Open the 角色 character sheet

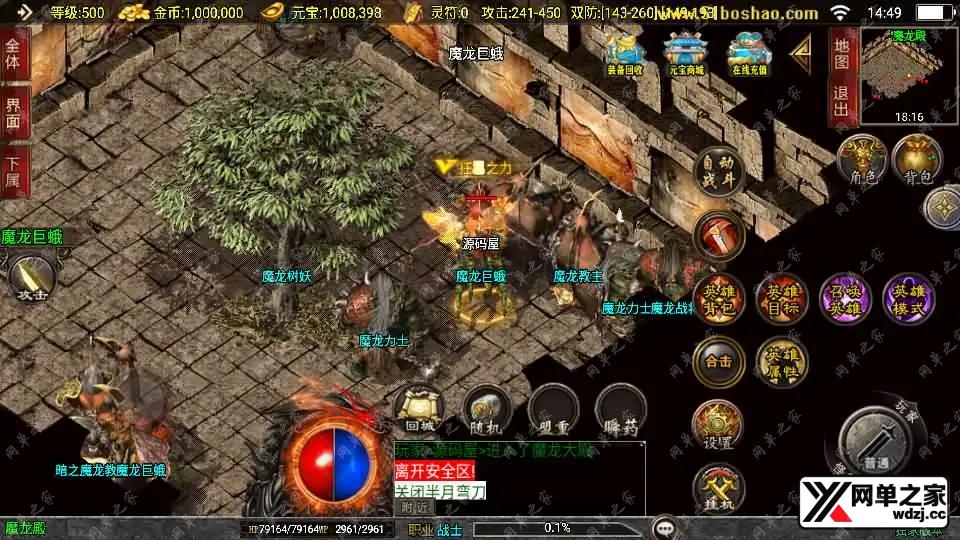coord(863,160)
